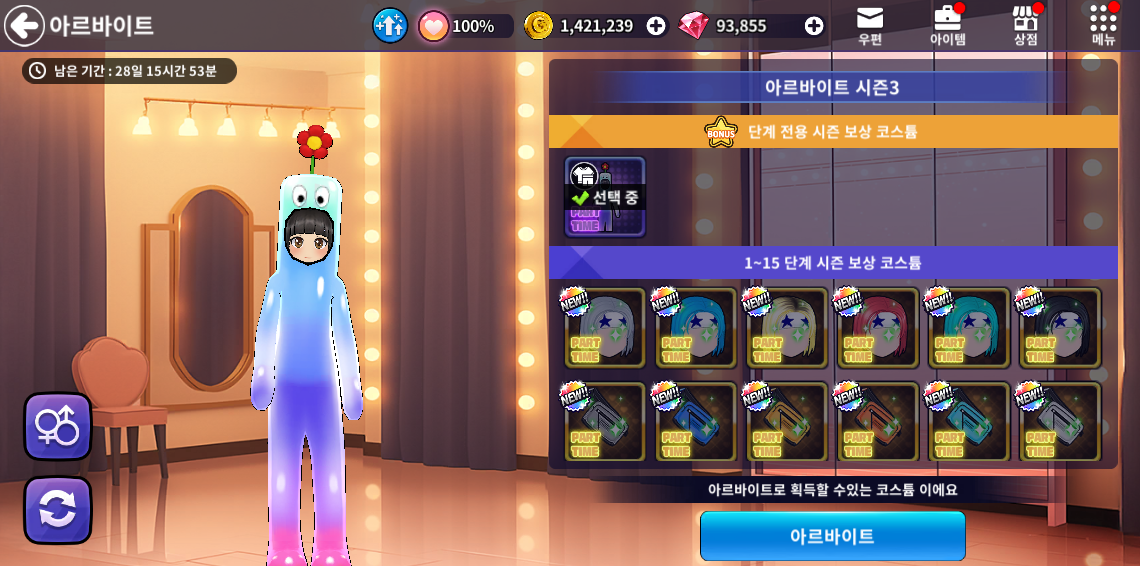Select the dark blue bag costume
Screen dimensions: 1140x566
[696, 422]
